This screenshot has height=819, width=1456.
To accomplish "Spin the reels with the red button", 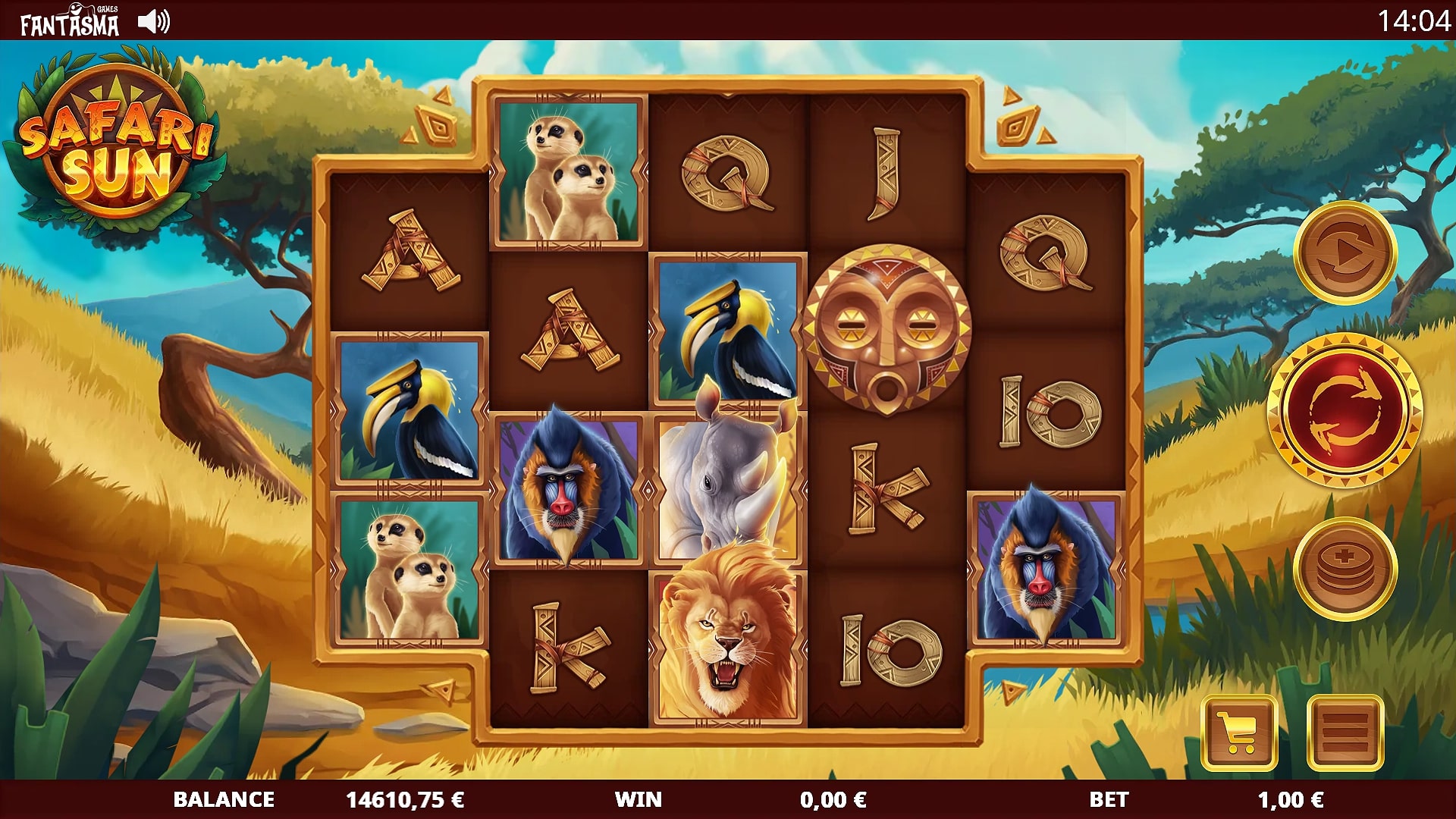I will coord(1345,410).
